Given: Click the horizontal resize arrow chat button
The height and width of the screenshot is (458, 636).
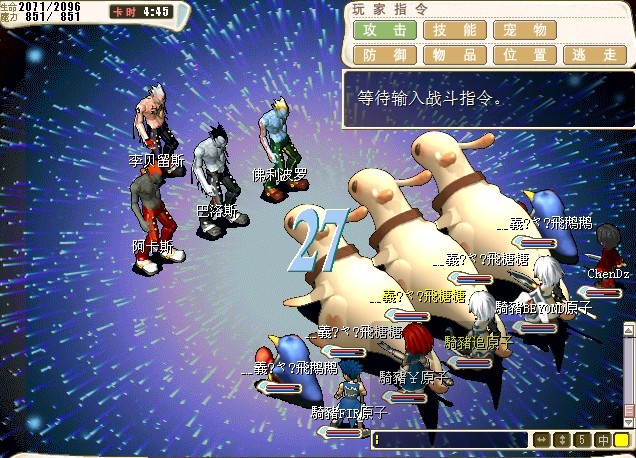Looking at the screenshot, I should coord(541,440).
